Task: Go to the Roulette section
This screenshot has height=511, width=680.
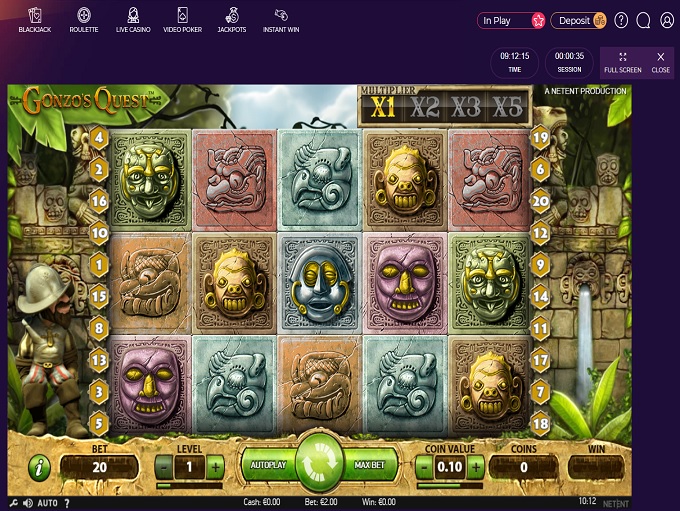Action: (x=84, y=19)
